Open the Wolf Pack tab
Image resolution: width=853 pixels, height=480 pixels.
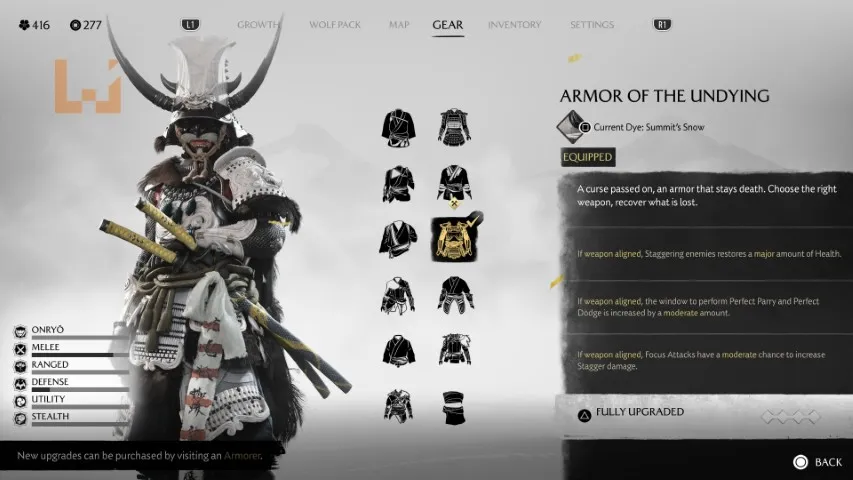336,25
